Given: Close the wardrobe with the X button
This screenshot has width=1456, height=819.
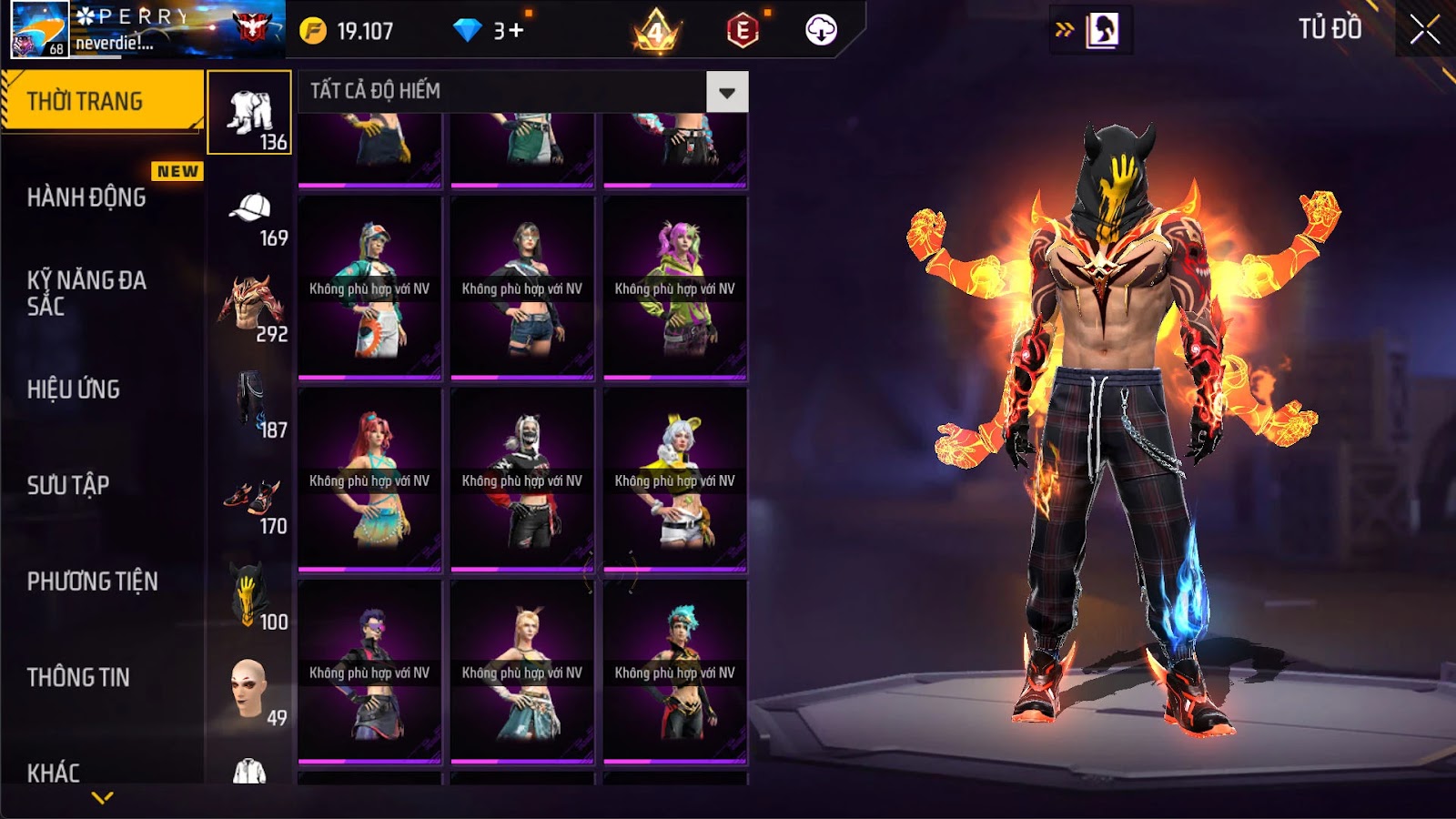Looking at the screenshot, I should point(1424,30).
